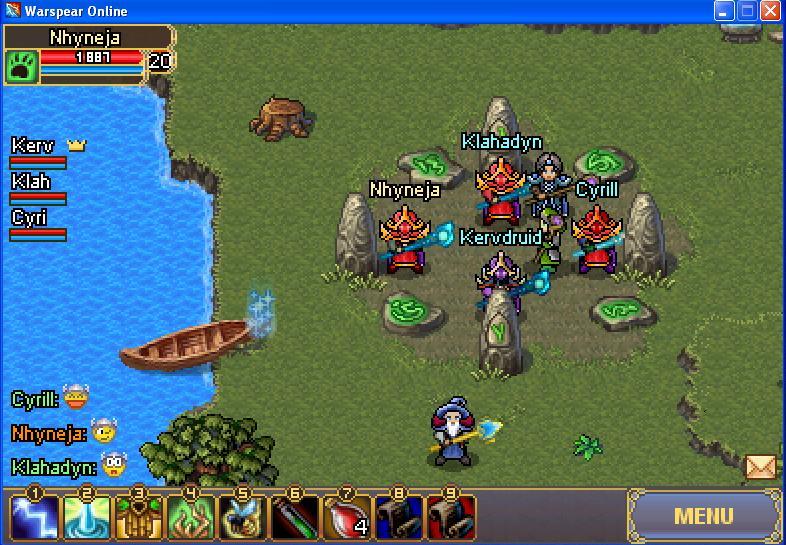Activate the entangling roots skill
The width and height of the screenshot is (786, 545).
[x=190, y=518]
